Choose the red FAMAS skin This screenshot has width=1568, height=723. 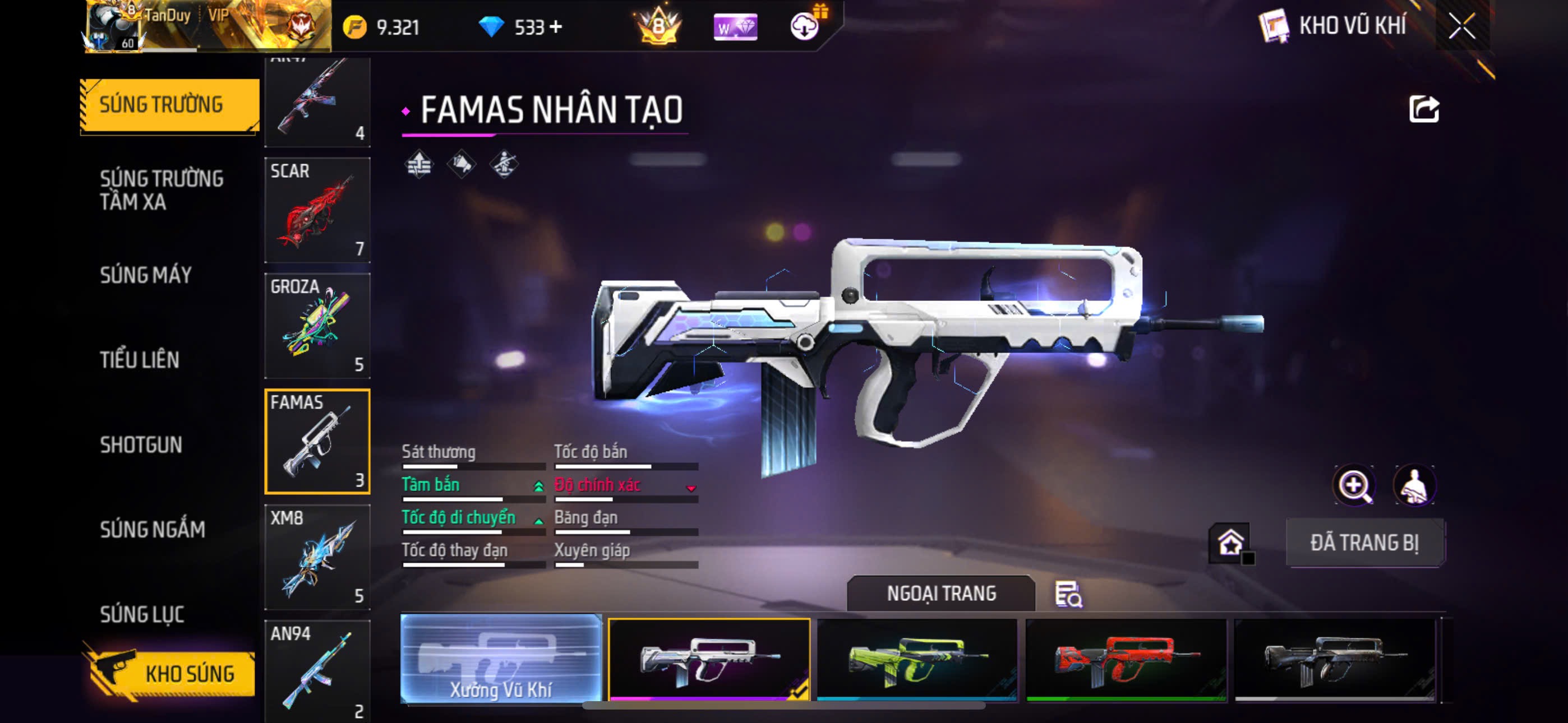(x=1126, y=660)
